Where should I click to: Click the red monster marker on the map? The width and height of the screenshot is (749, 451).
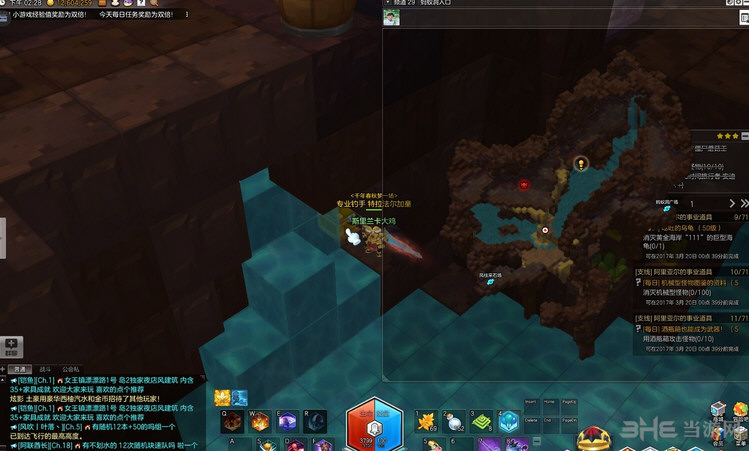tap(523, 184)
